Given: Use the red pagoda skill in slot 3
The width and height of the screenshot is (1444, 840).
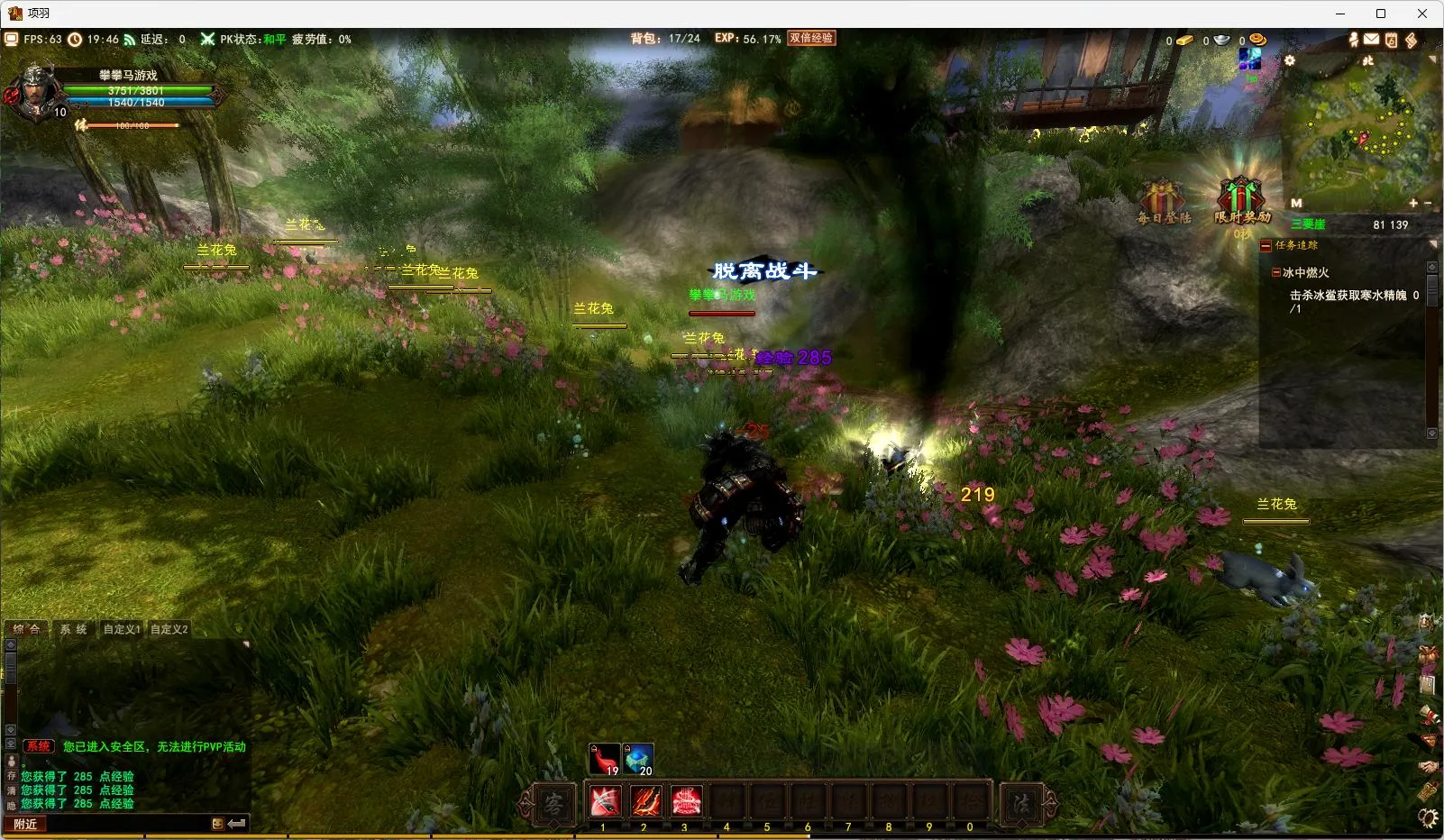Looking at the screenshot, I should 686,801.
